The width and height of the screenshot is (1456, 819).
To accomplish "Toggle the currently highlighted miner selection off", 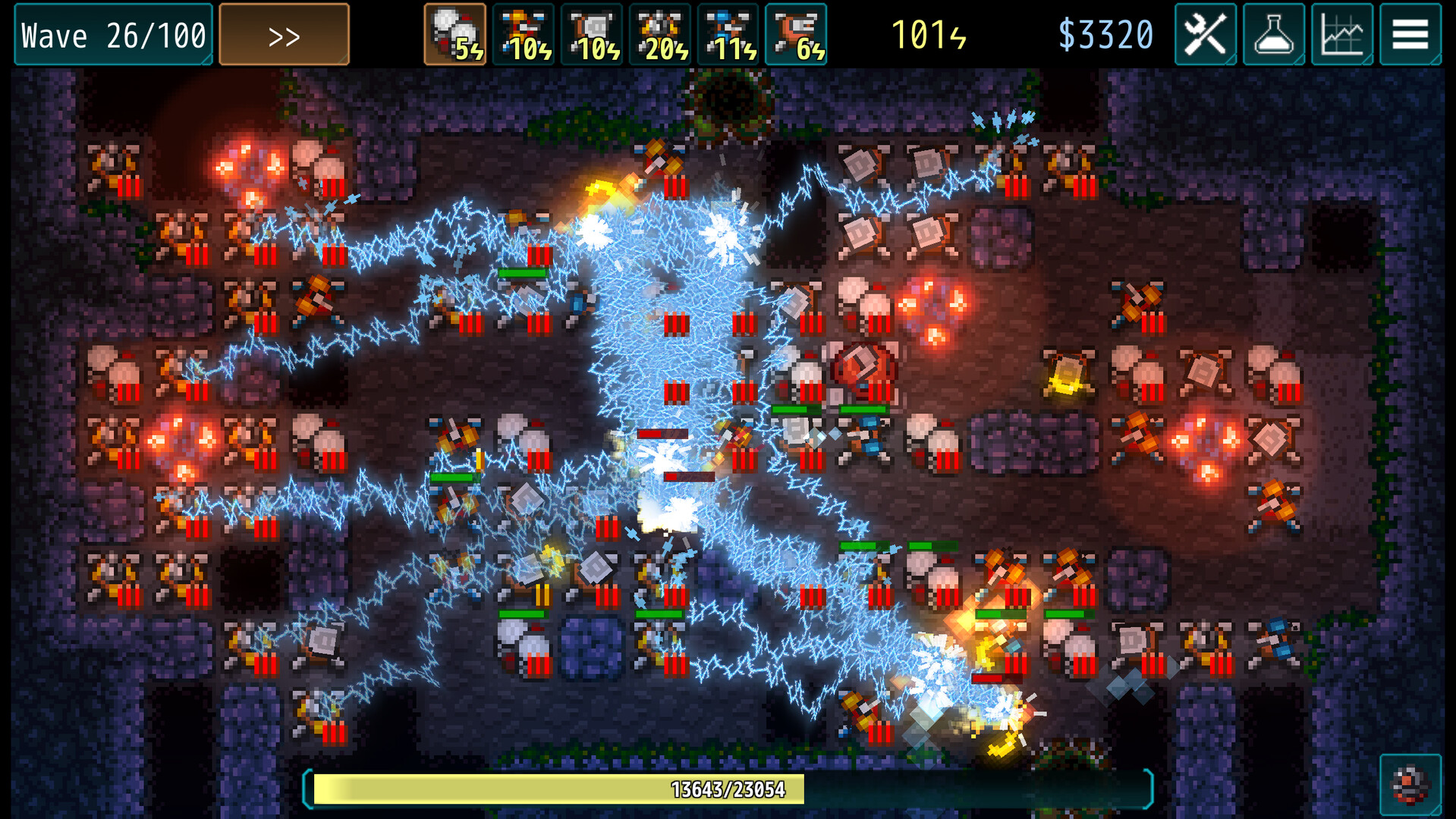I will click(455, 34).
